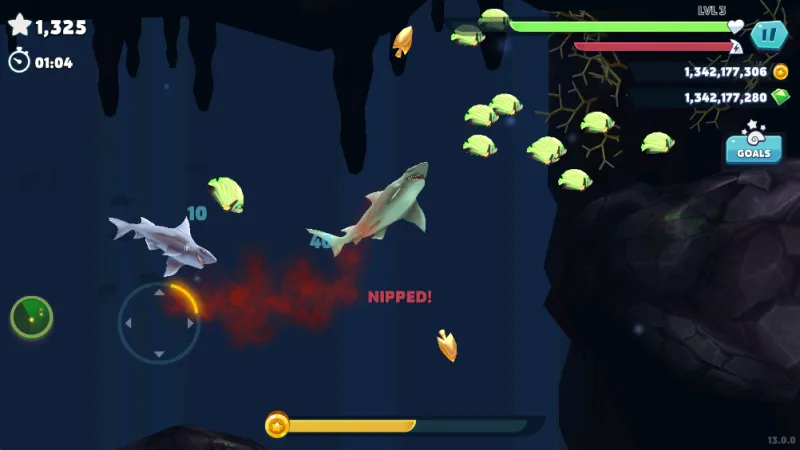Pause the game with the hexagon button

pos(768,36)
